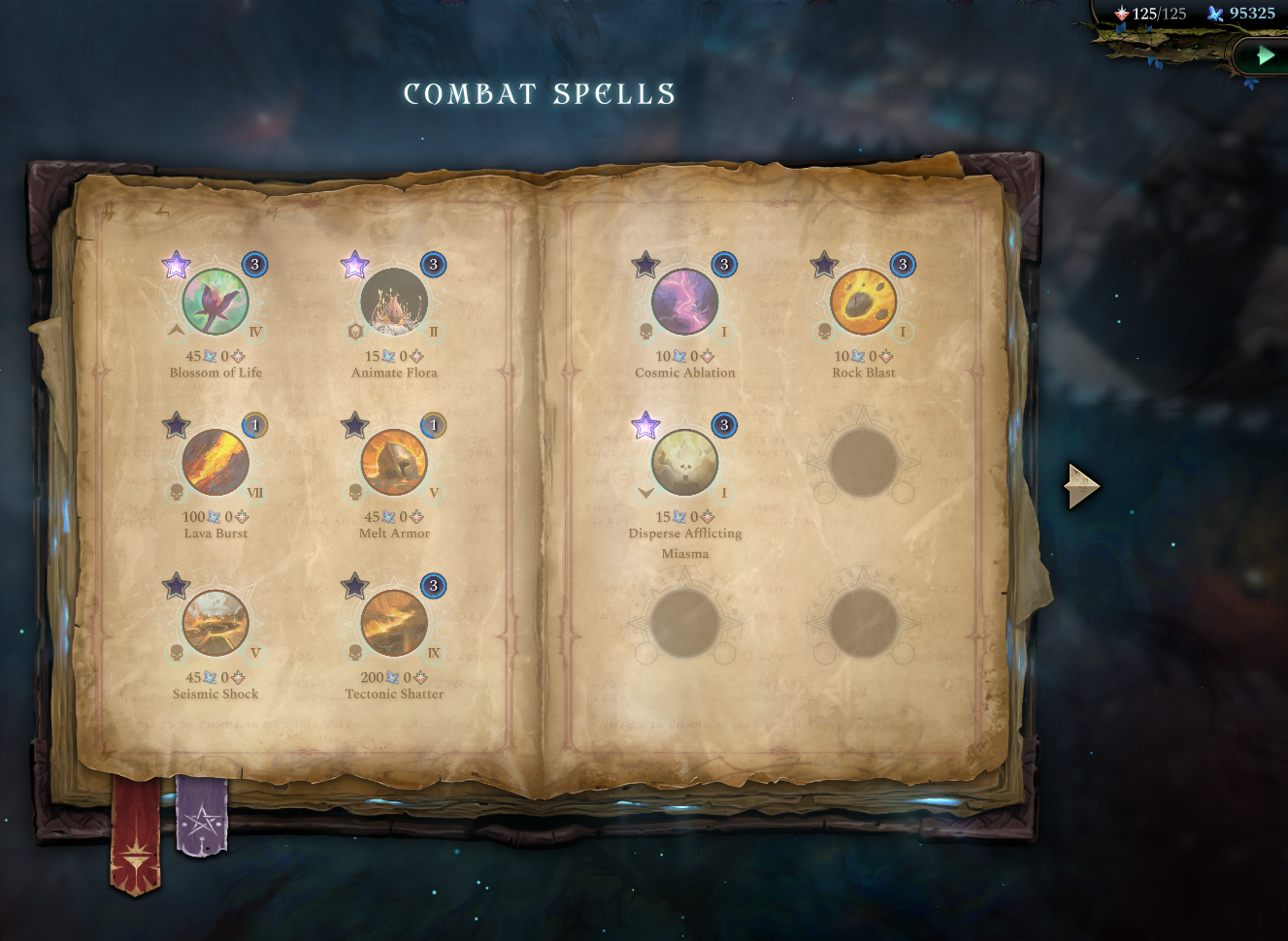Toggle the star on Cosmic Ablation
This screenshot has height=941, width=1288.
[644, 263]
